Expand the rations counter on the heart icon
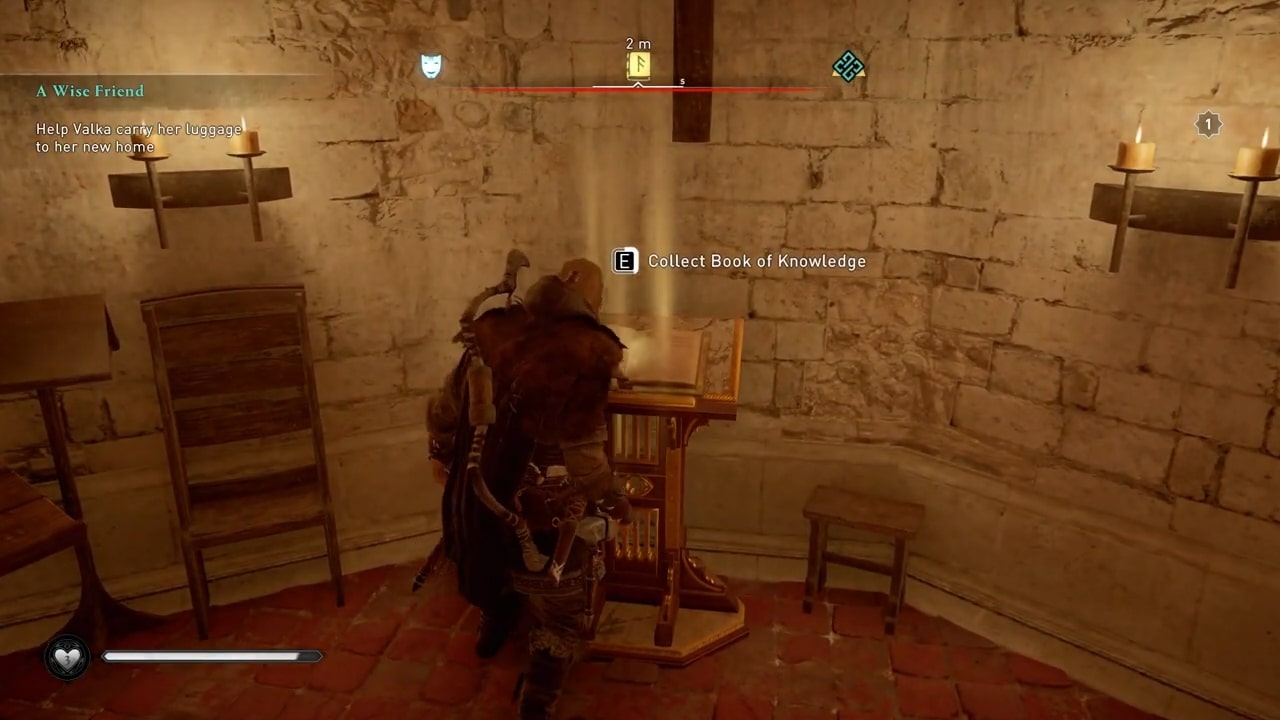This screenshot has height=720, width=1280. (67, 657)
